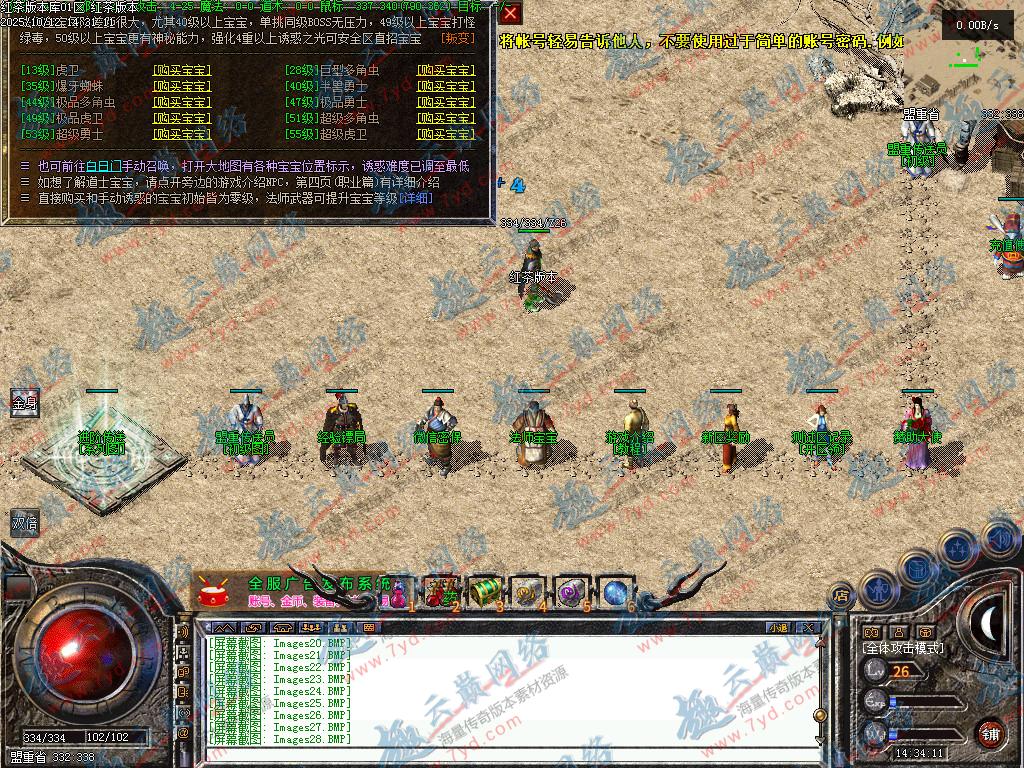This screenshot has width=1024, height=768.
Task: Open the red 铺 stall button
Action: click(990, 733)
